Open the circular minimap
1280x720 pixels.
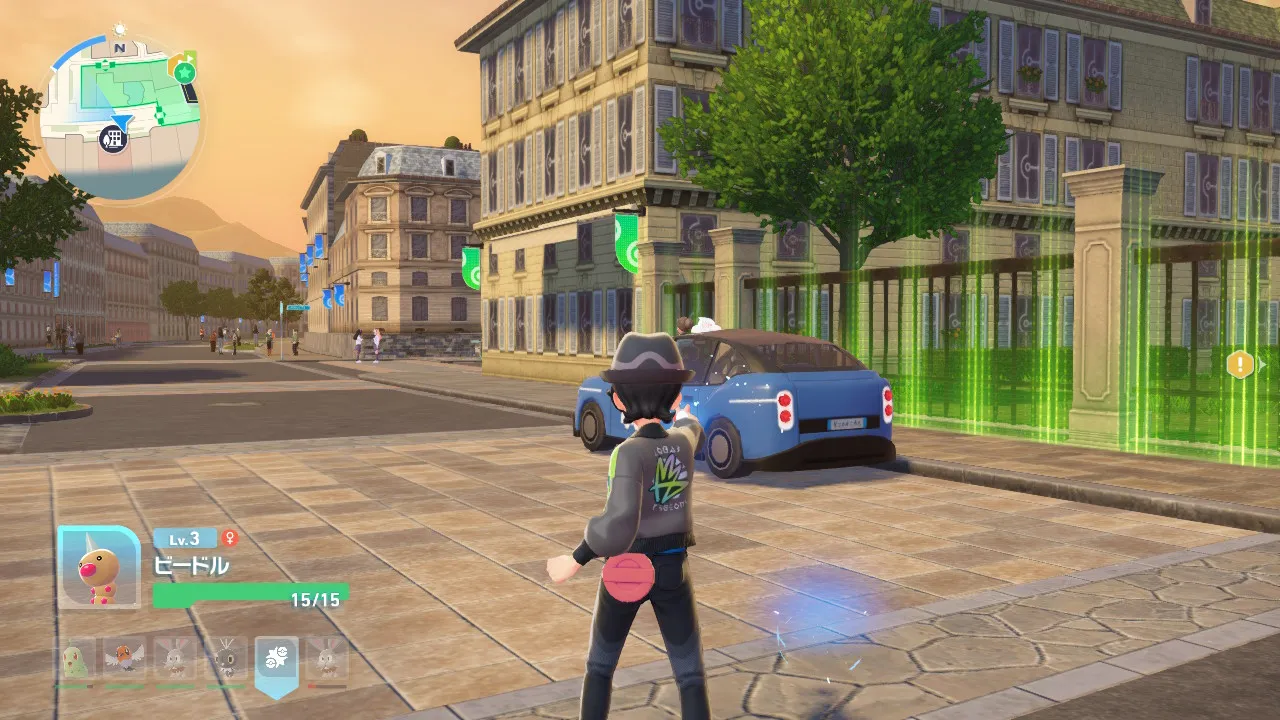[x=120, y=118]
